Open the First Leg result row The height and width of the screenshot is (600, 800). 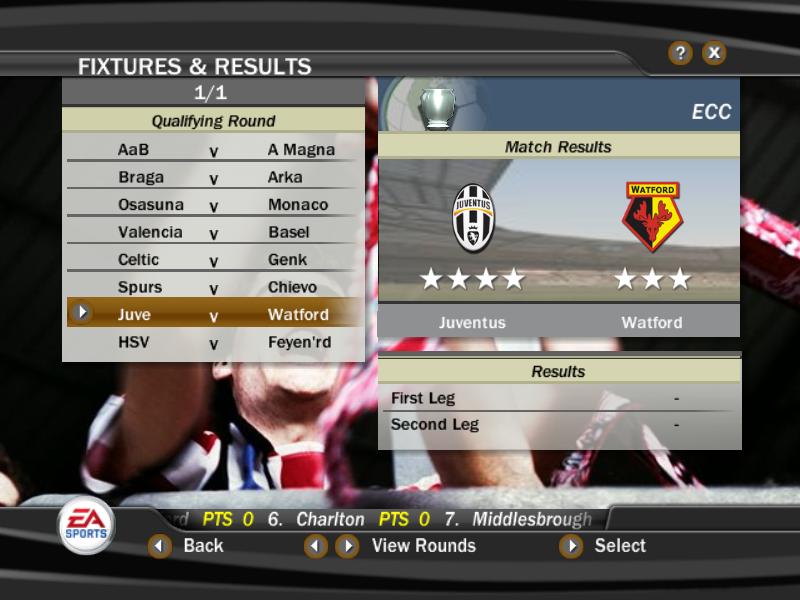click(559, 398)
